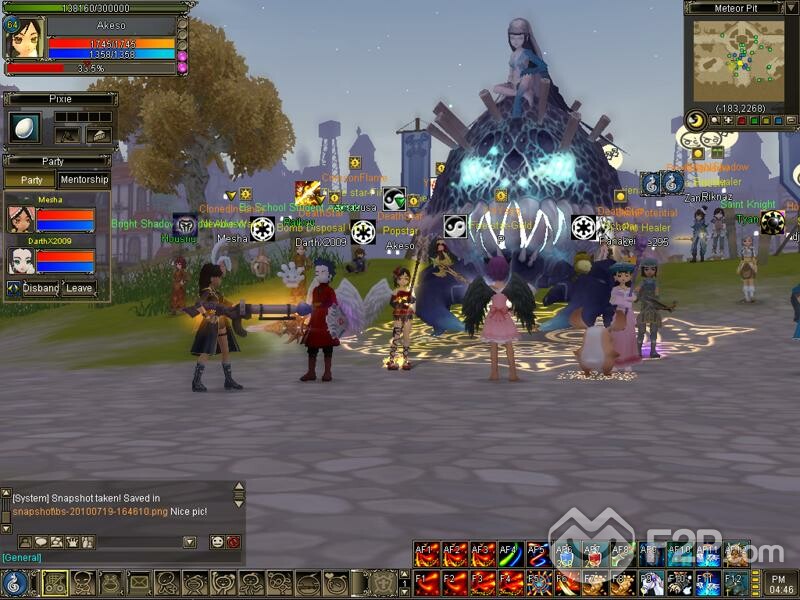The width and height of the screenshot is (800, 600).
Task: Click the snapshot filename link in chat
Action: [90, 511]
